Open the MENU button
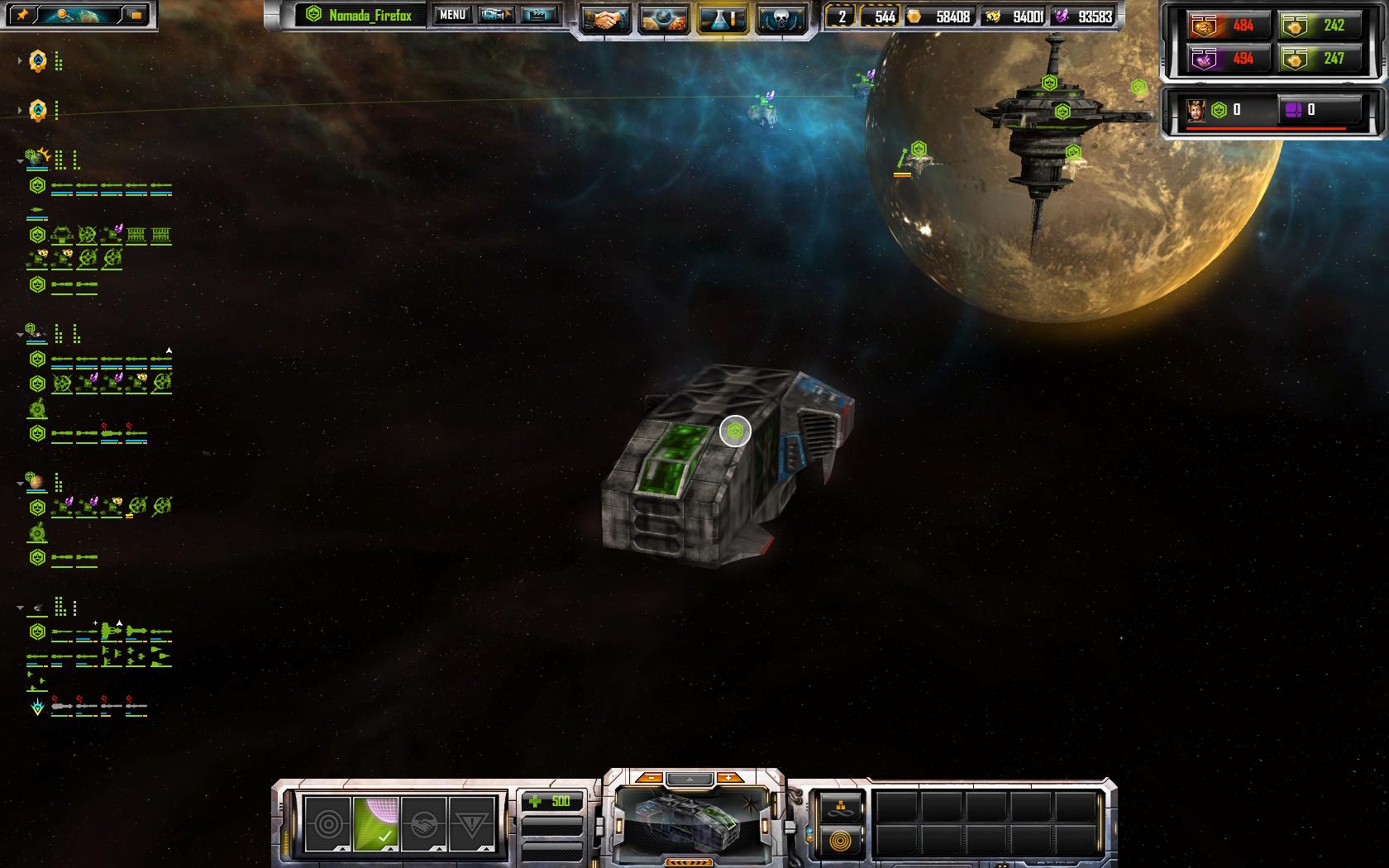The height and width of the screenshot is (868, 1389). [x=452, y=16]
